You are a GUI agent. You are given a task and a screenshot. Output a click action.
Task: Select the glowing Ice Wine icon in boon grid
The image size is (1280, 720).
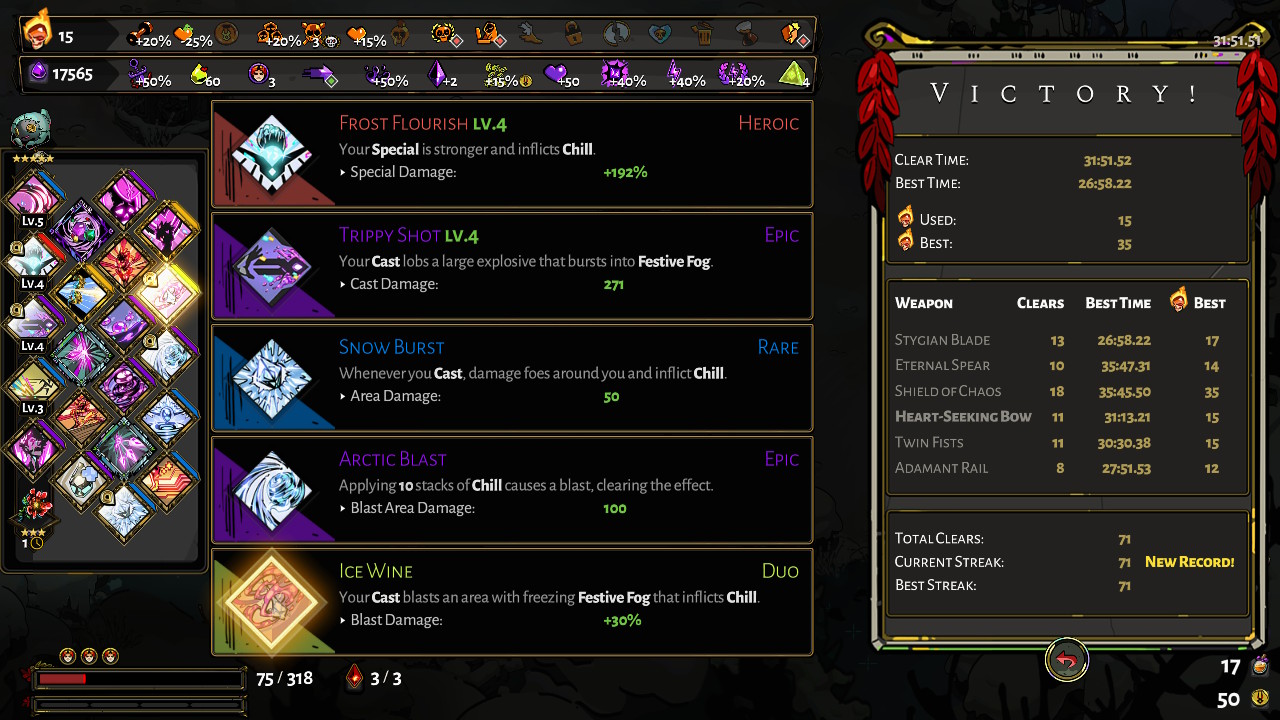(167, 291)
